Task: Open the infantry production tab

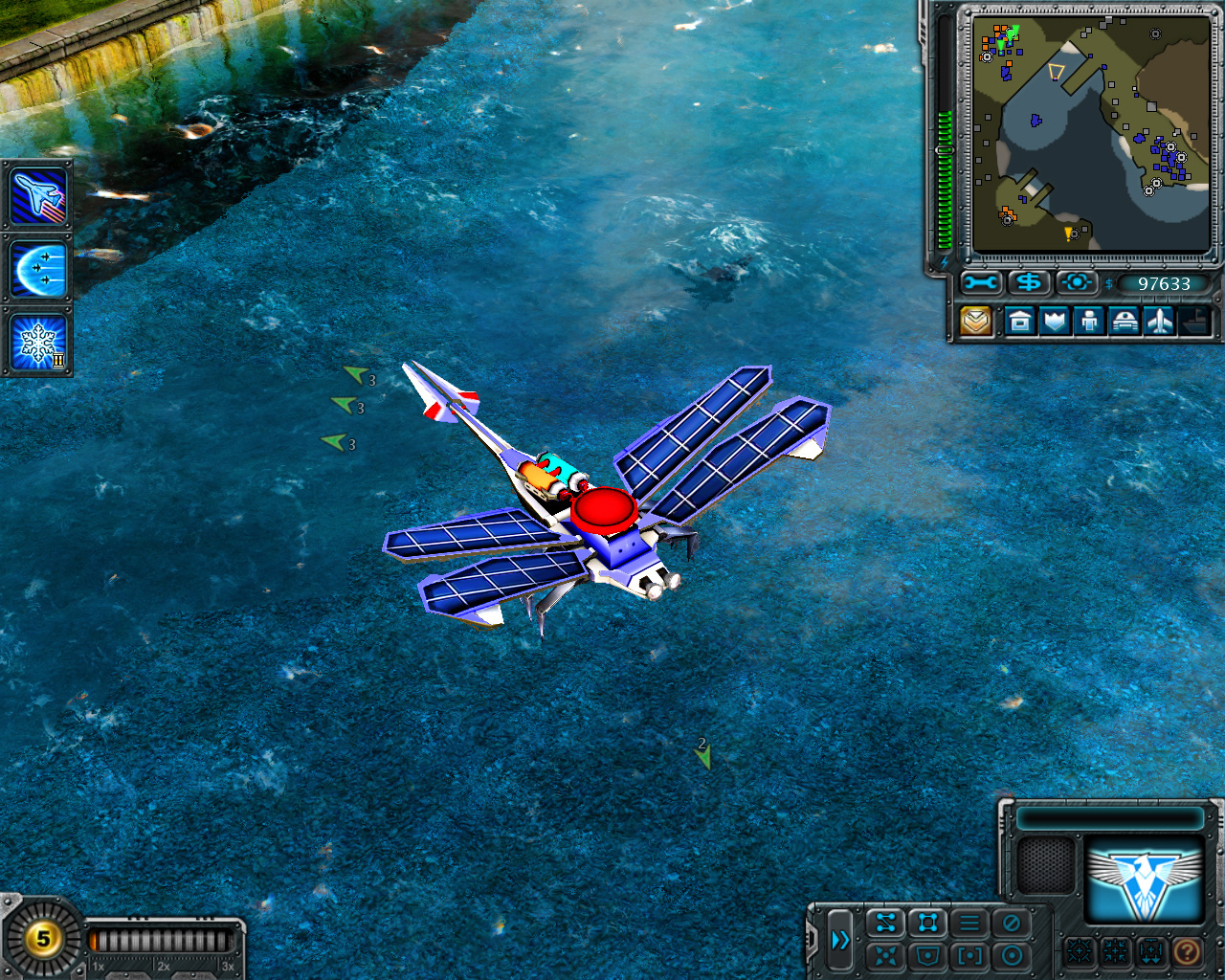Action: (1089, 322)
